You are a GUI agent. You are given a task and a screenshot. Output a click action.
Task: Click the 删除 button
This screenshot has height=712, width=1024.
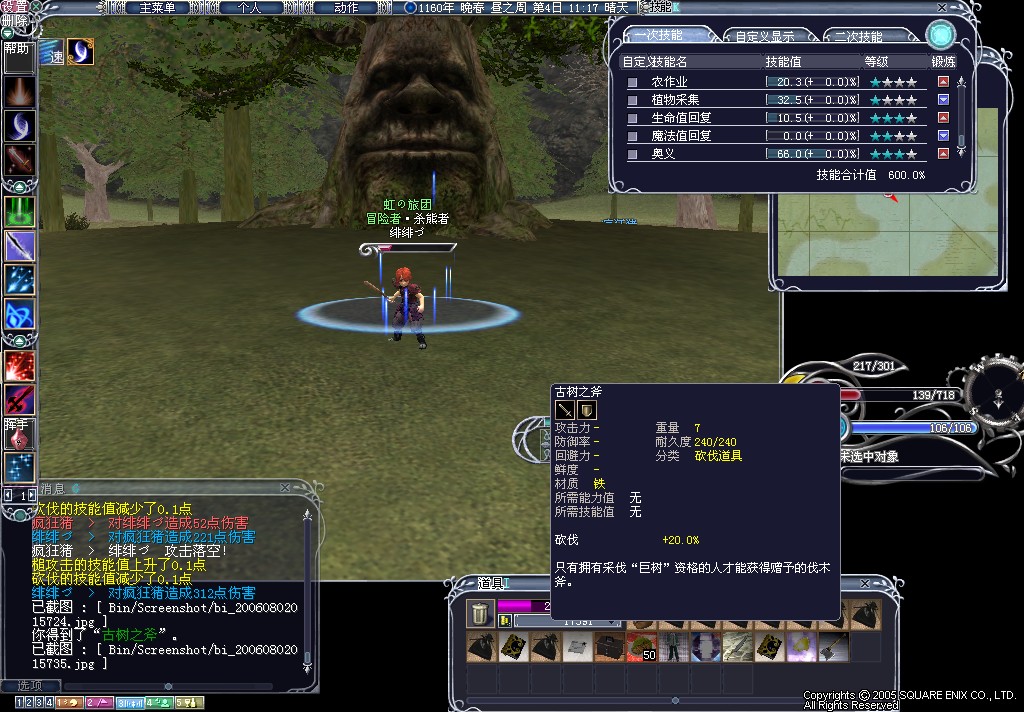point(14,20)
